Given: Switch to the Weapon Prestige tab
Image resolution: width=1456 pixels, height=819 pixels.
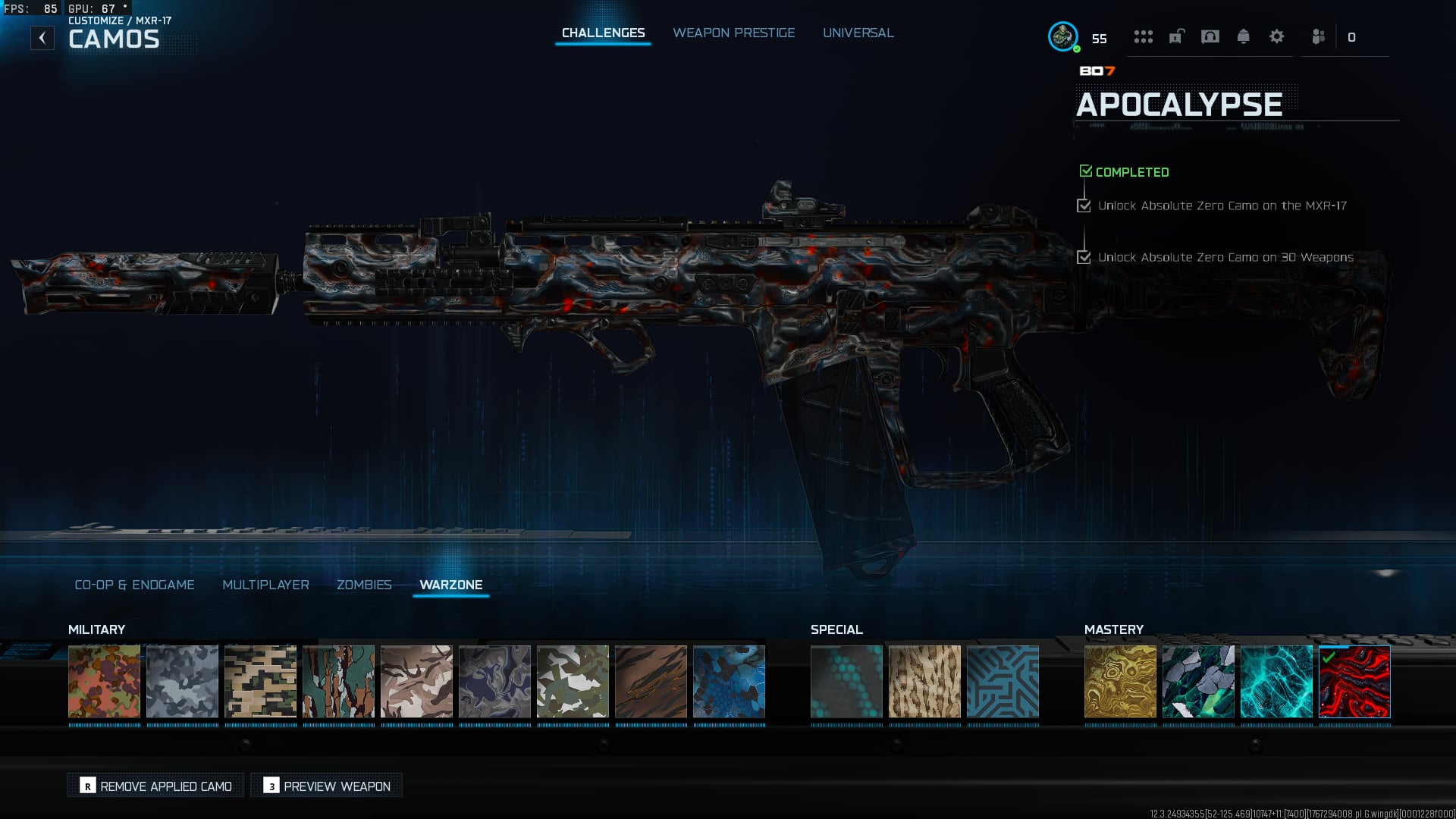Looking at the screenshot, I should pyautogui.click(x=733, y=33).
